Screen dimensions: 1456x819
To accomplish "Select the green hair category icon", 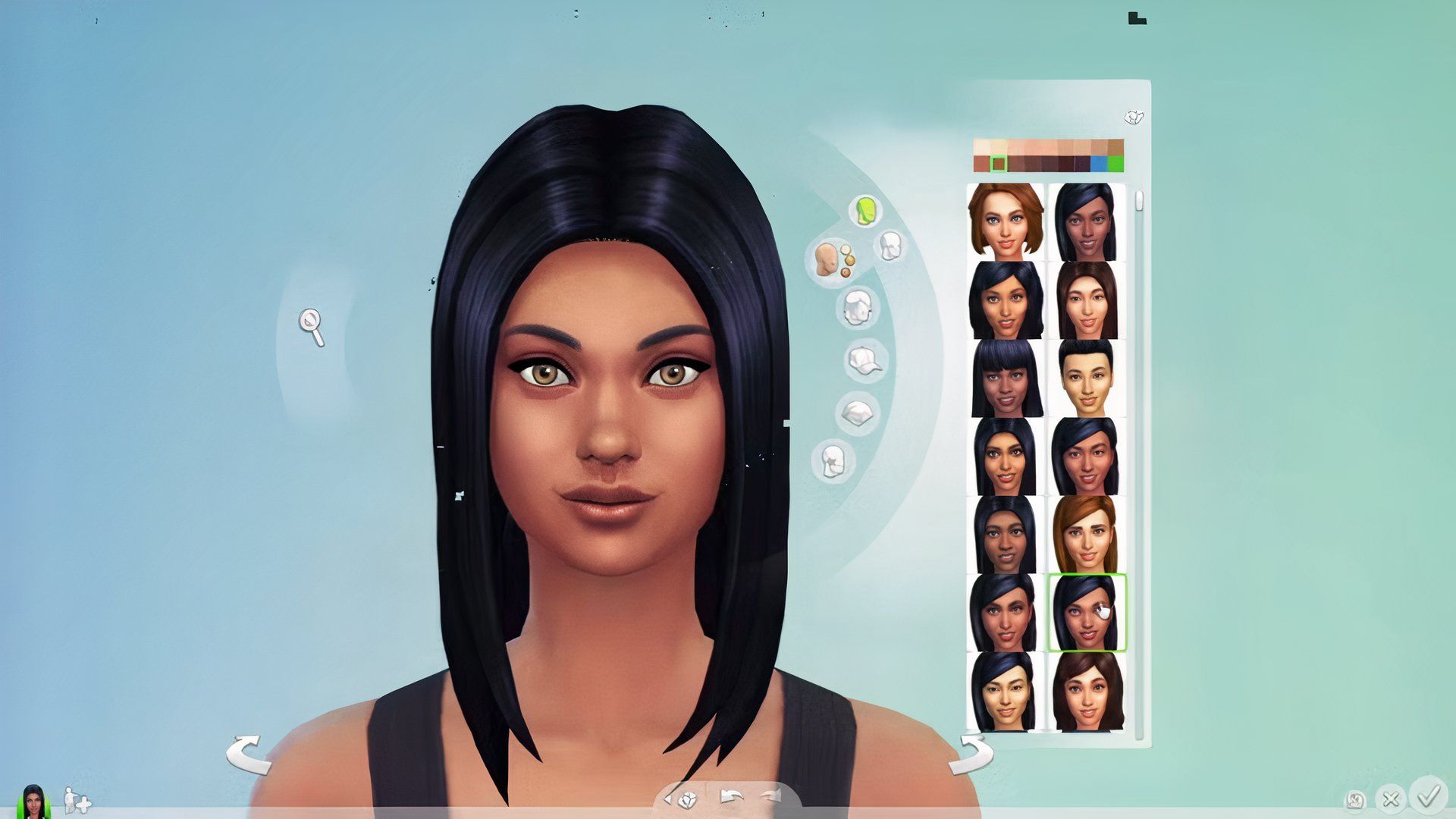I will pyautogui.click(x=864, y=210).
